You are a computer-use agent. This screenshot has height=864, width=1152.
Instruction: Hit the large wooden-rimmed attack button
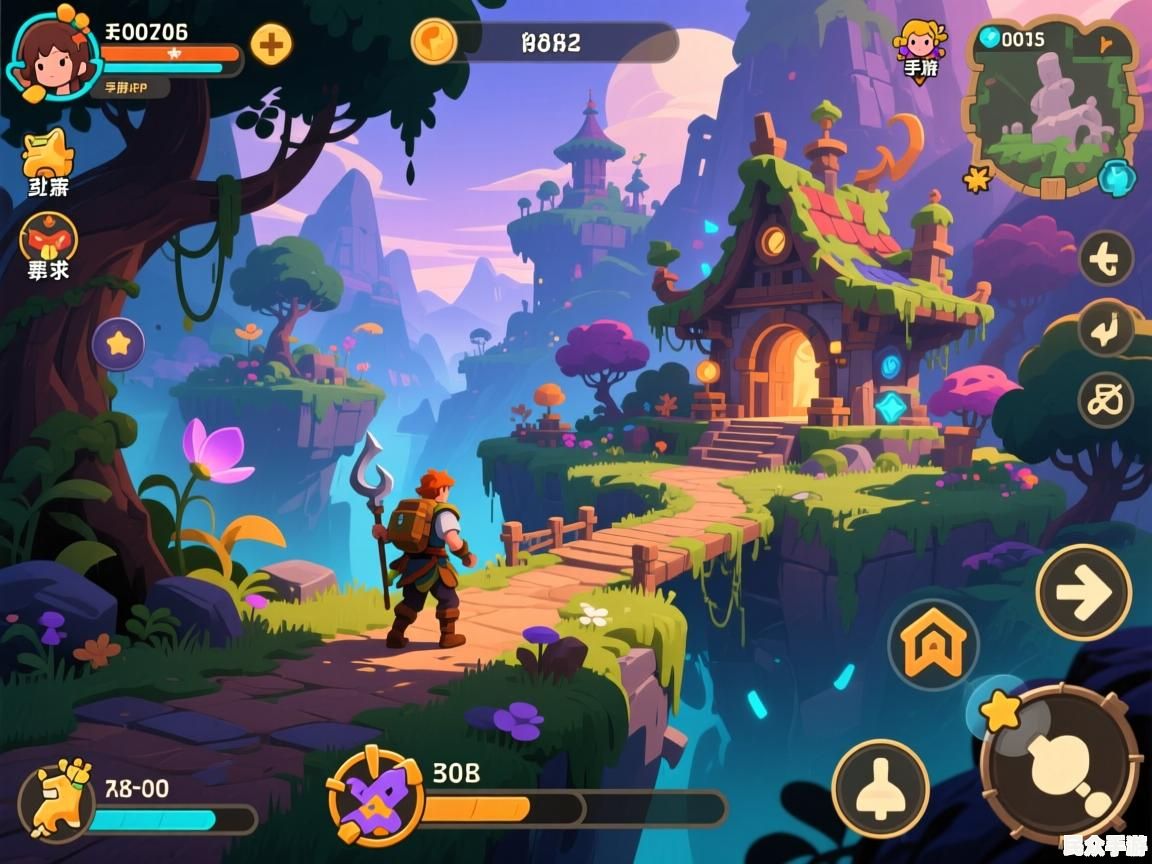[x=1061, y=765]
